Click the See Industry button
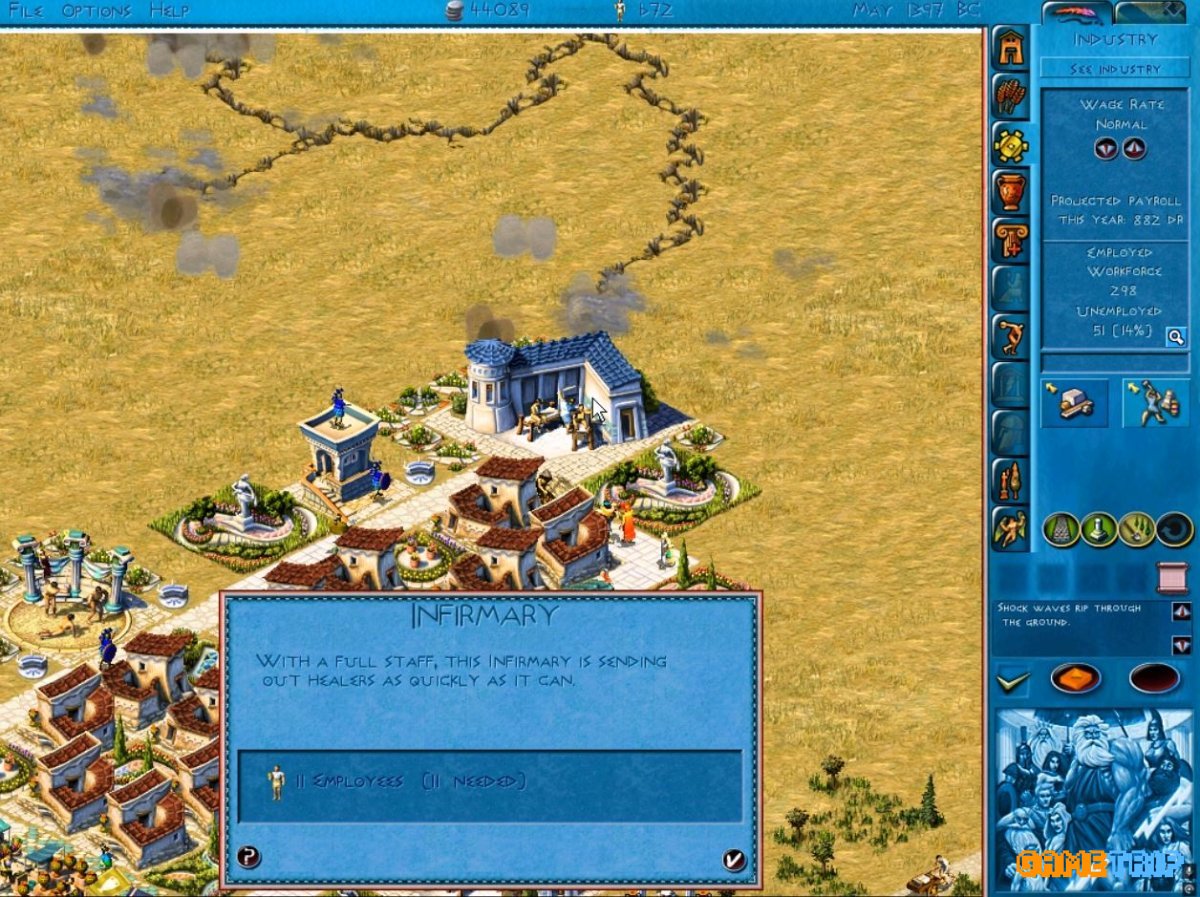 coord(1115,69)
